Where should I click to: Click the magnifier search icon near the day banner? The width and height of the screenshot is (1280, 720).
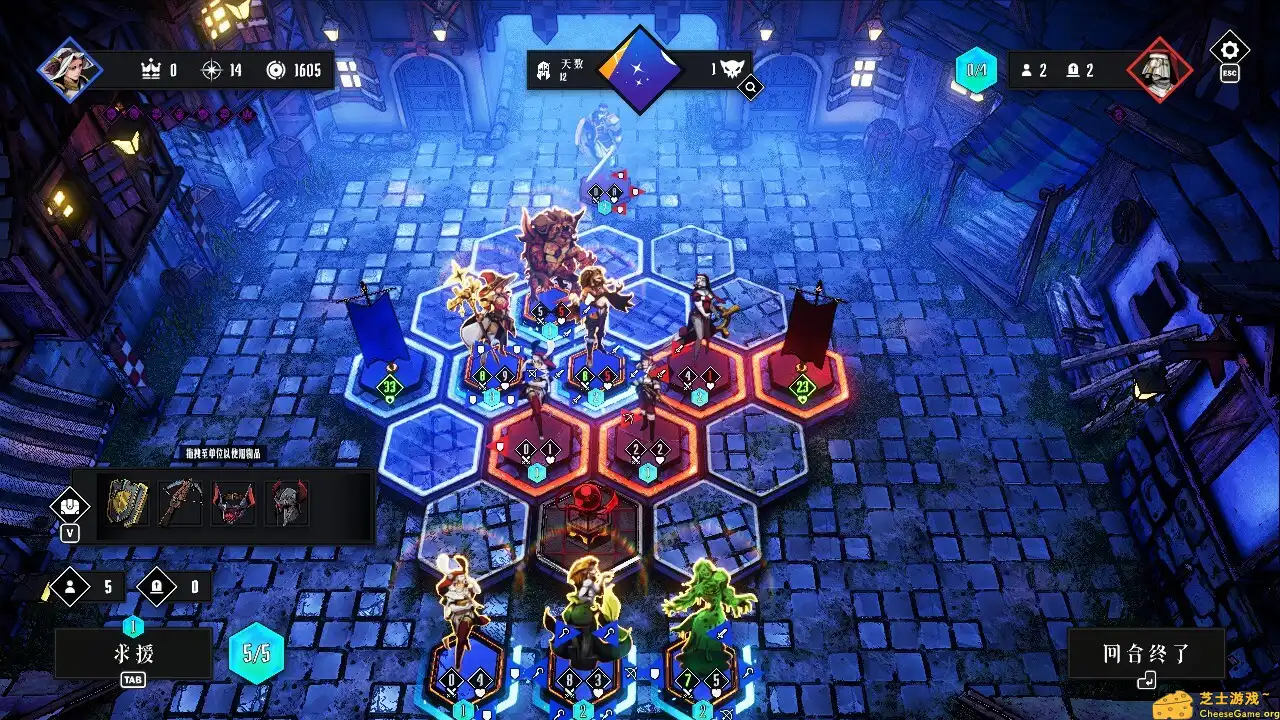(749, 86)
